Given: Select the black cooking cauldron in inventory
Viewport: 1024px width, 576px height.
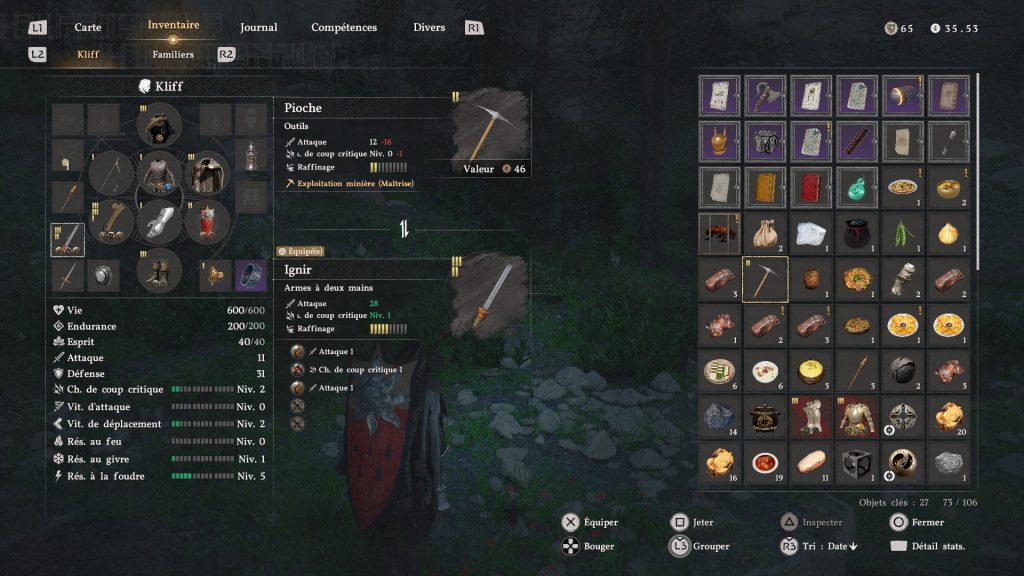Looking at the screenshot, I should (765, 417).
